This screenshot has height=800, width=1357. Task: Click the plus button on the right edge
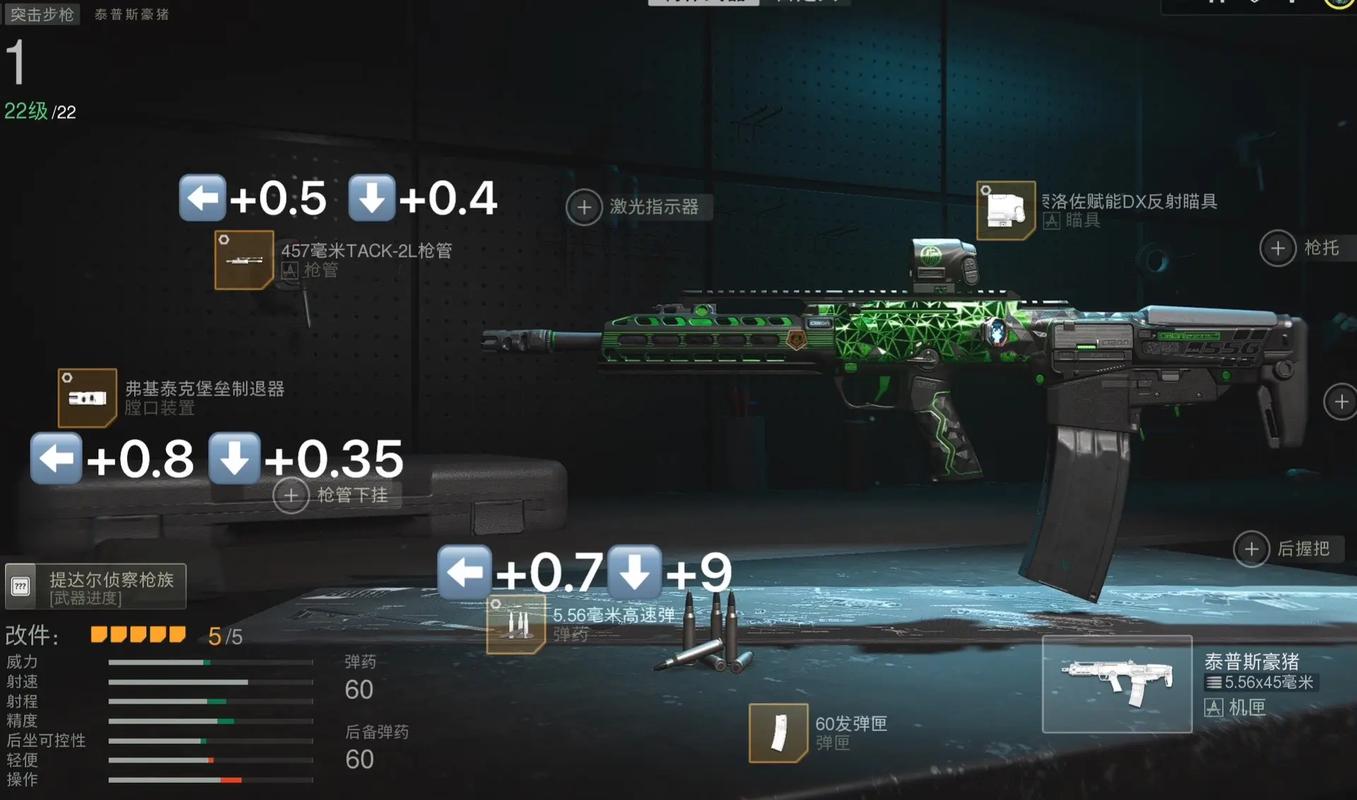[x=1341, y=401]
